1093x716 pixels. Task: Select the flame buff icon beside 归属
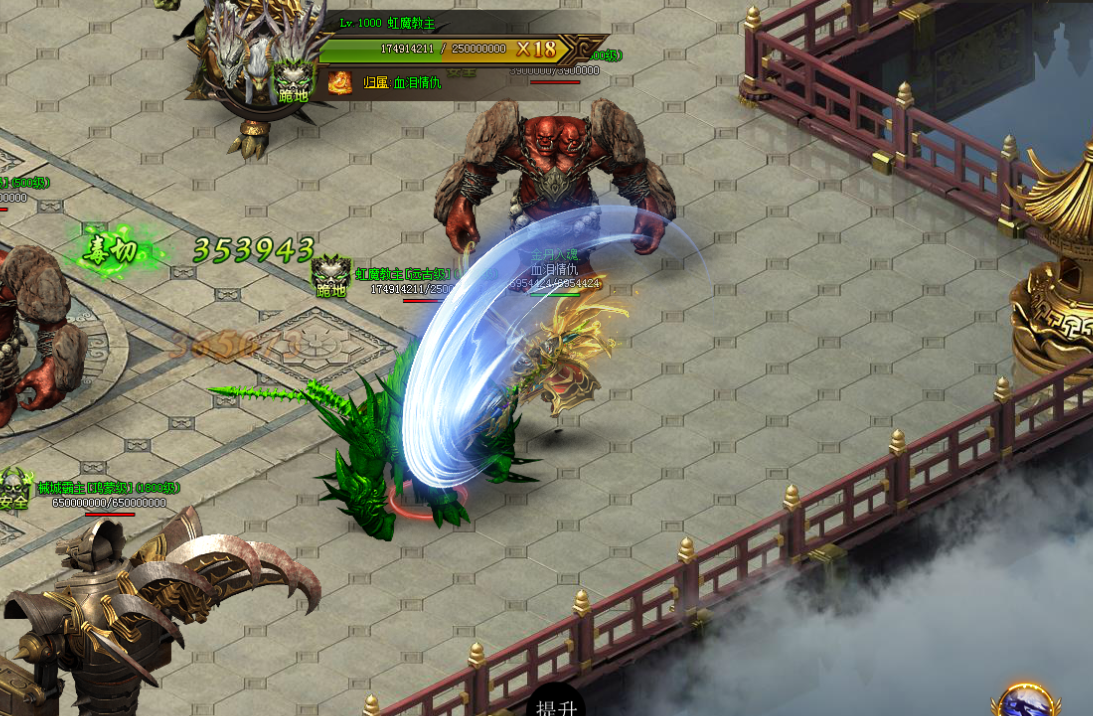[x=341, y=81]
